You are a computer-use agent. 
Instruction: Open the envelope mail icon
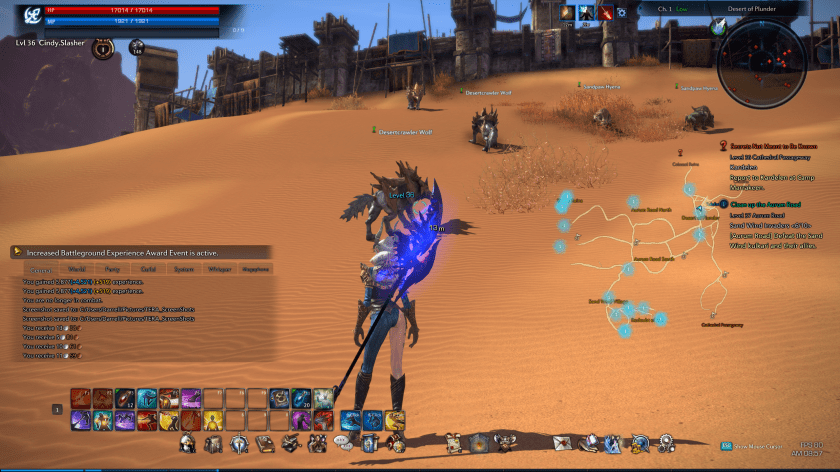(564, 442)
